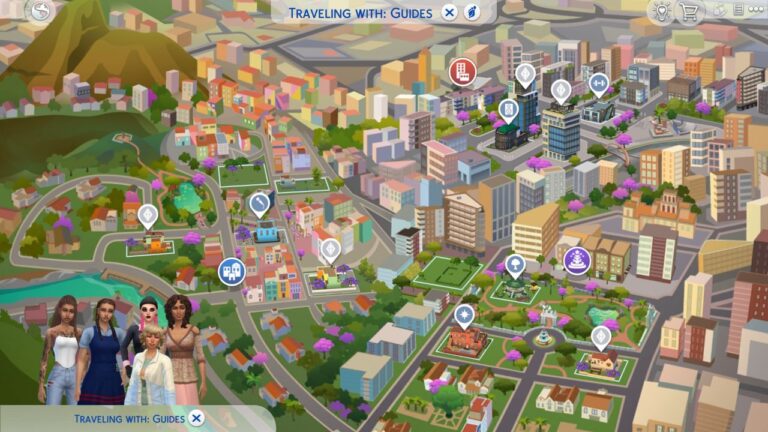Choose the tree park lot marker

(515, 264)
